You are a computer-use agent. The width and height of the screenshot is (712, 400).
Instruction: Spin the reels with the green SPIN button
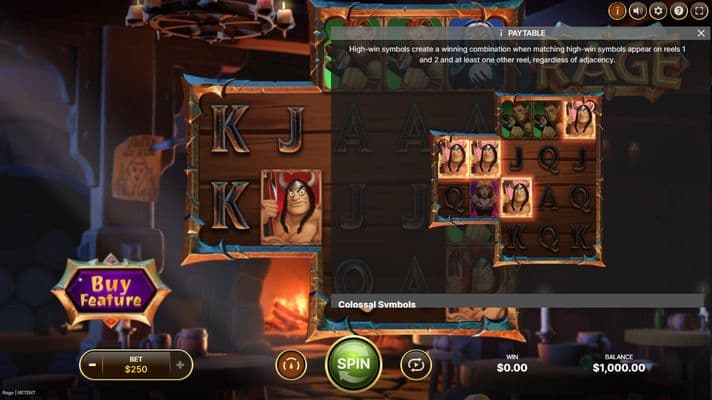(x=353, y=364)
